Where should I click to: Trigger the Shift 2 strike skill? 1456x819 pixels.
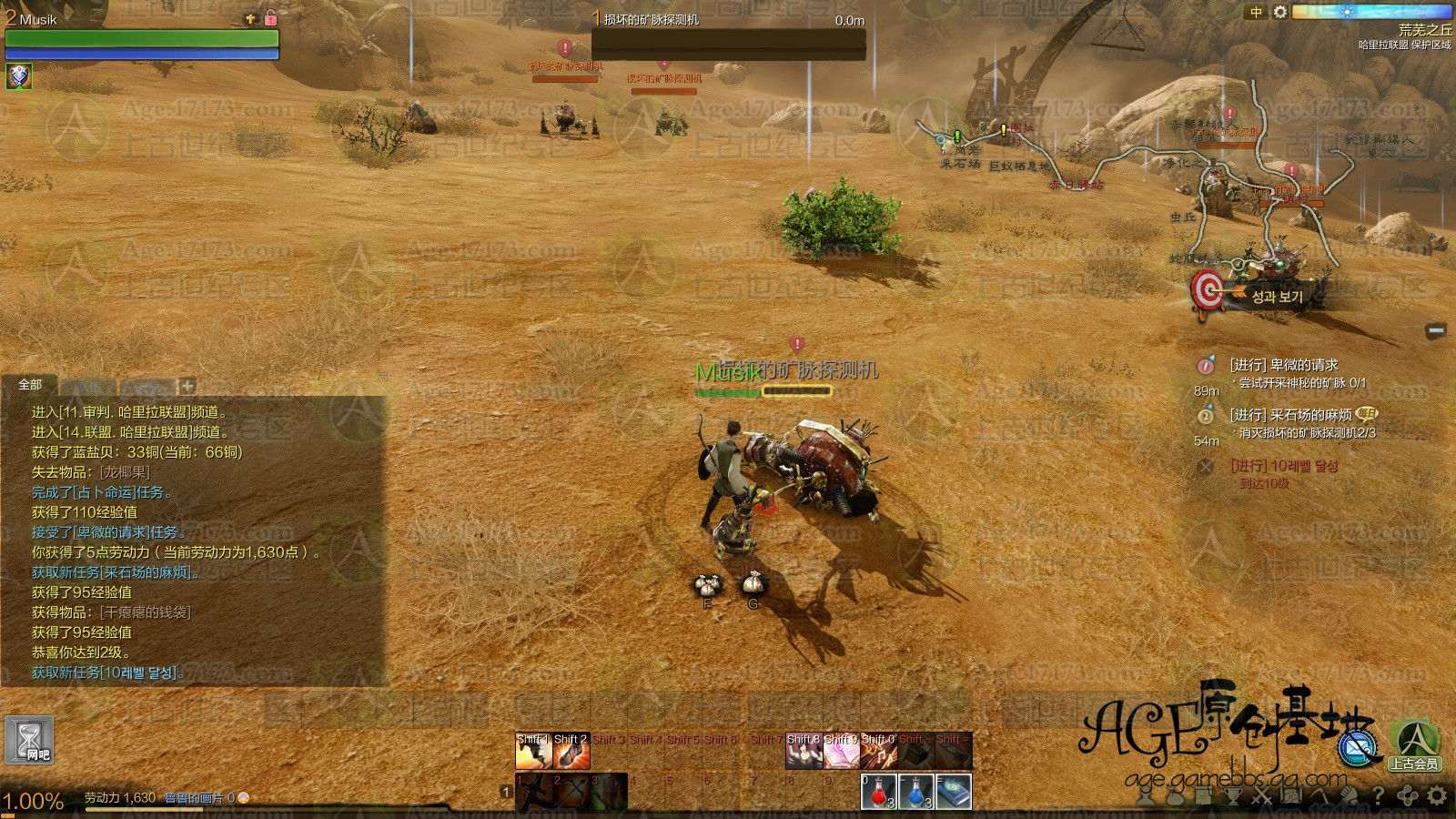[x=571, y=752]
